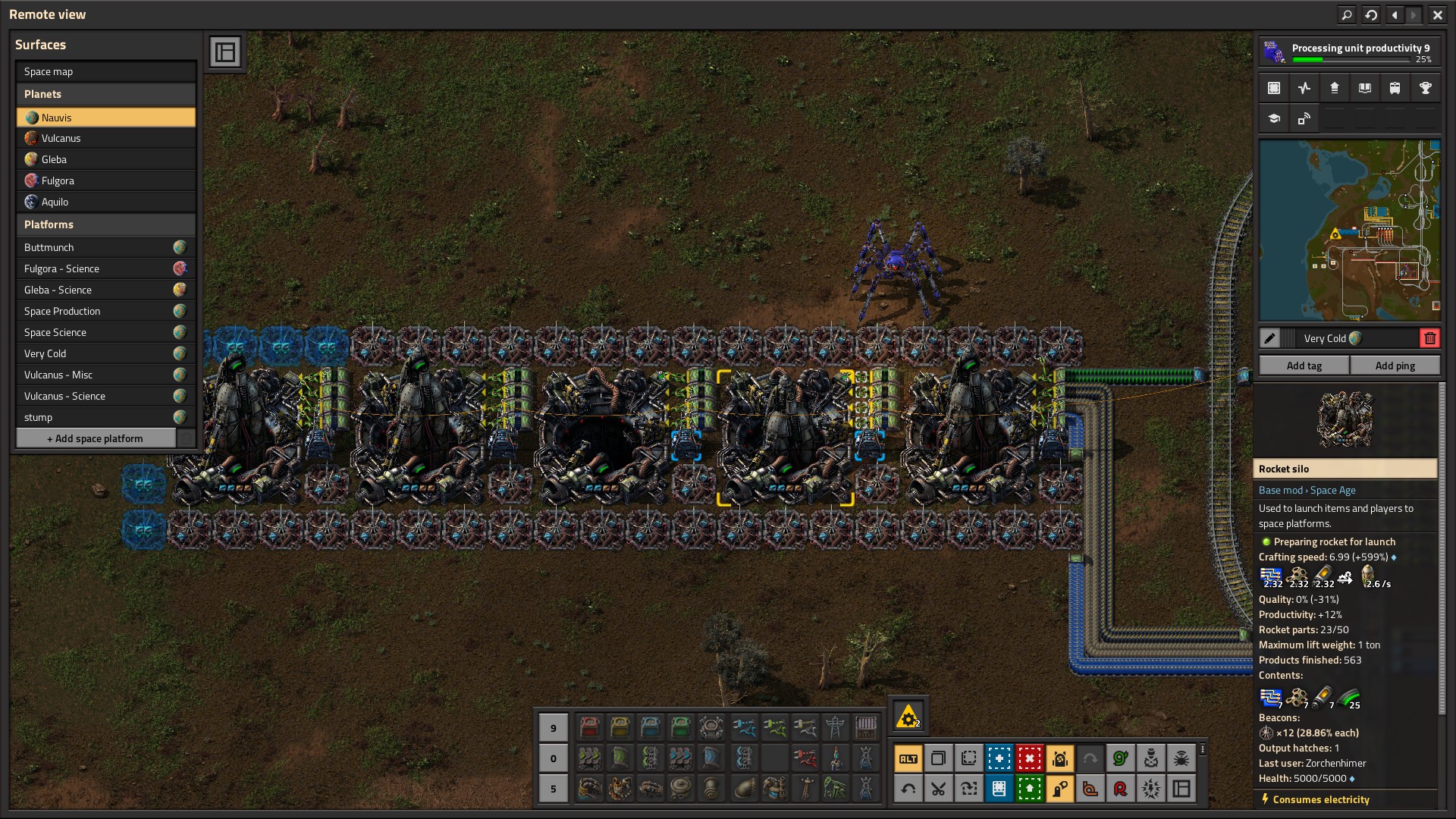The height and width of the screenshot is (819, 1456).
Task: Click the Add space platform button
Action: tap(96, 438)
